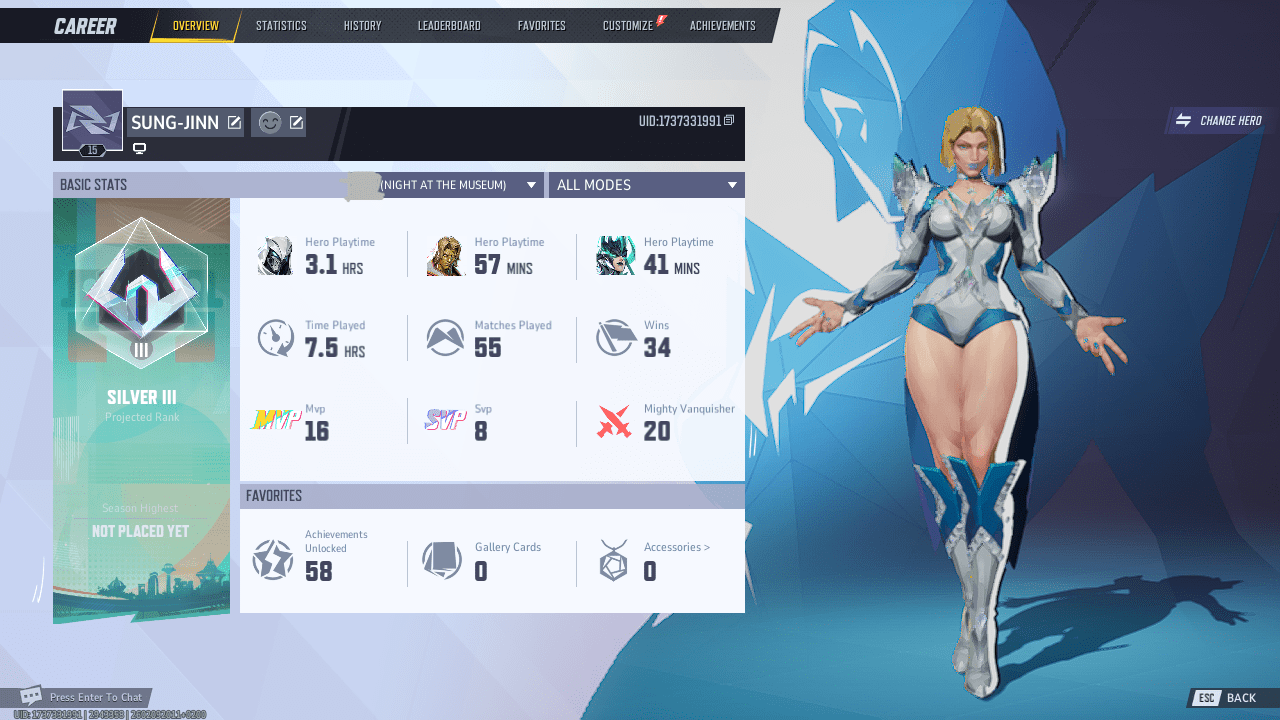This screenshot has height=720, width=1280.
Task: Click the hero portrait showing 57 mins playtime
Action: 446,255
